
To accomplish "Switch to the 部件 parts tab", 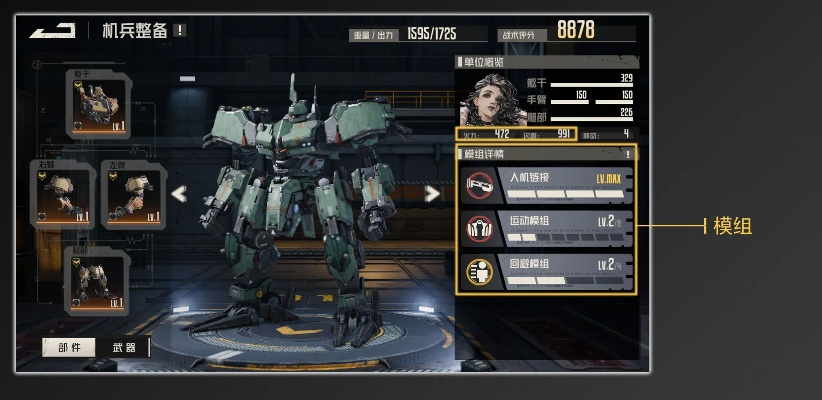I will pos(68,347).
